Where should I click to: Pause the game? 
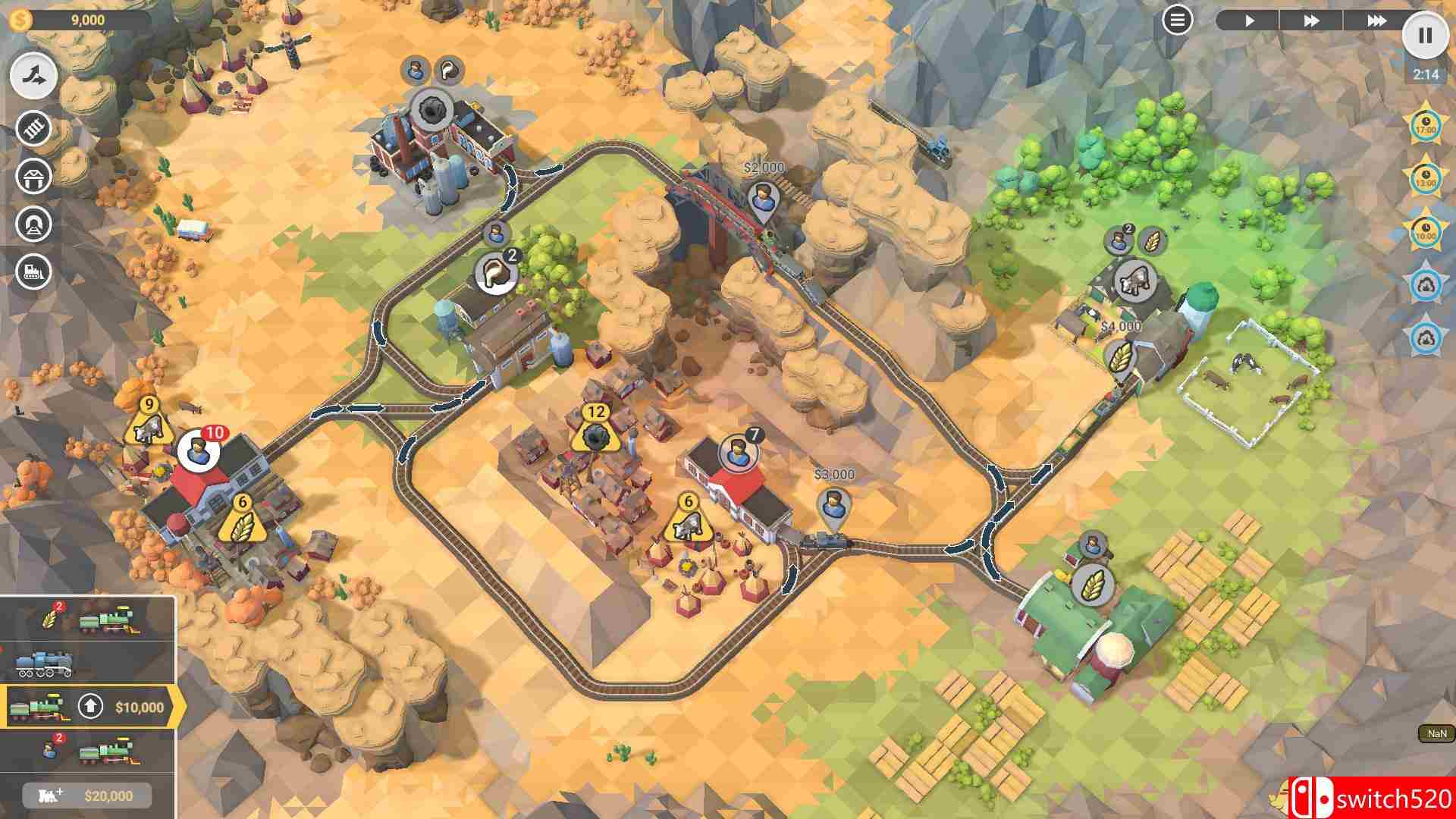(x=1425, y=35)
